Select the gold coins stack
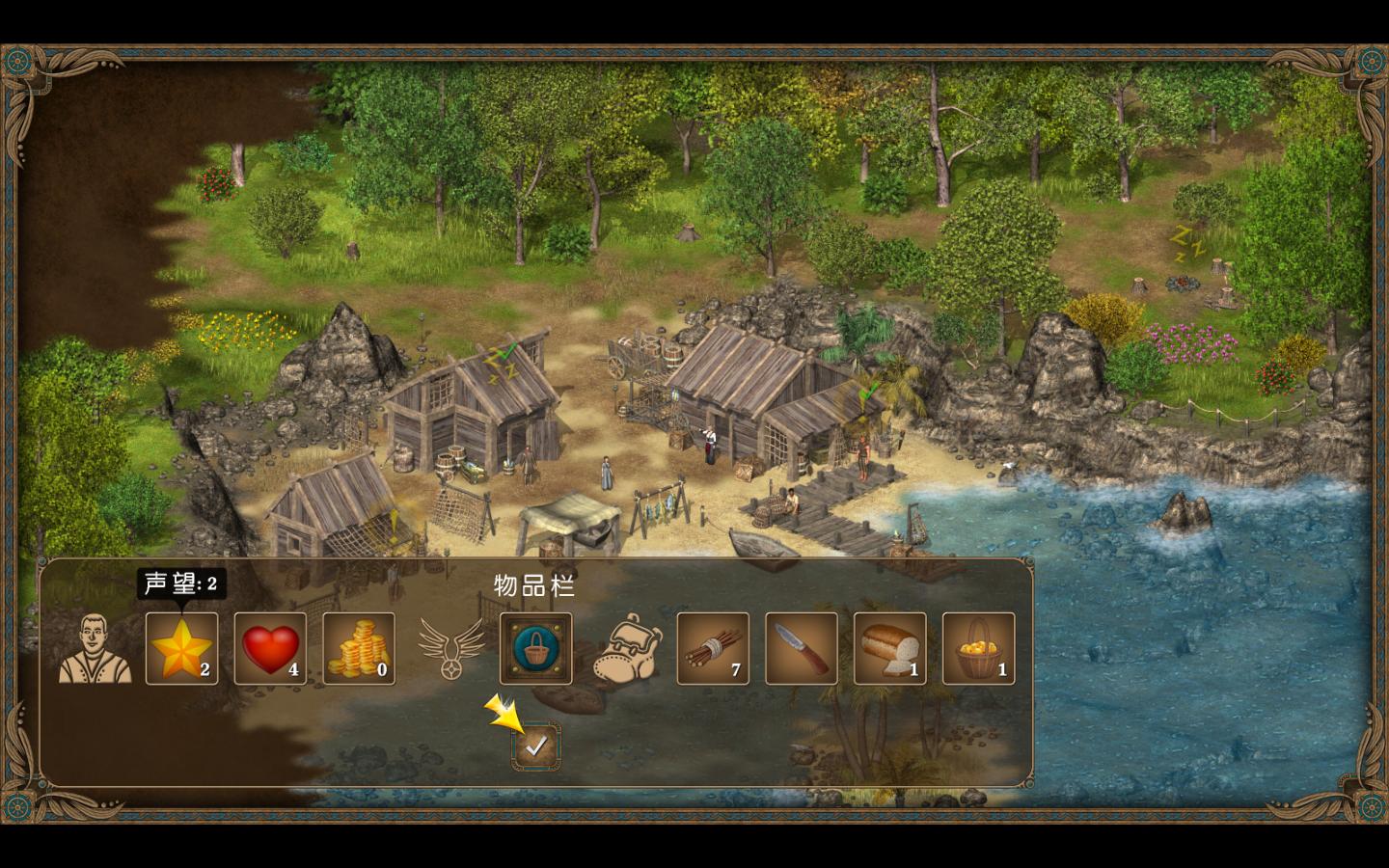 point(359,649)
